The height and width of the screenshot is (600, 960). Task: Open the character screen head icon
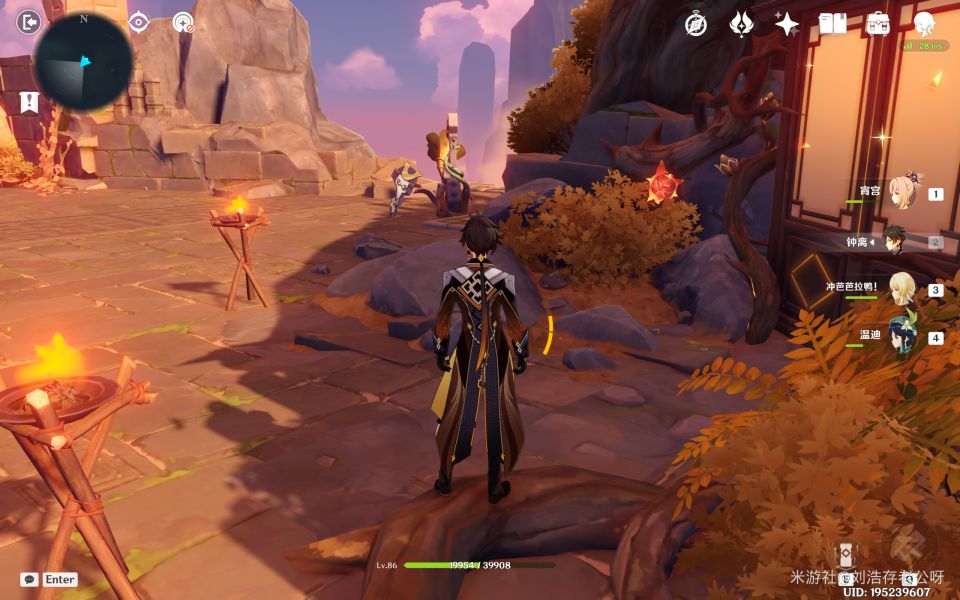[x=924, y=24]
